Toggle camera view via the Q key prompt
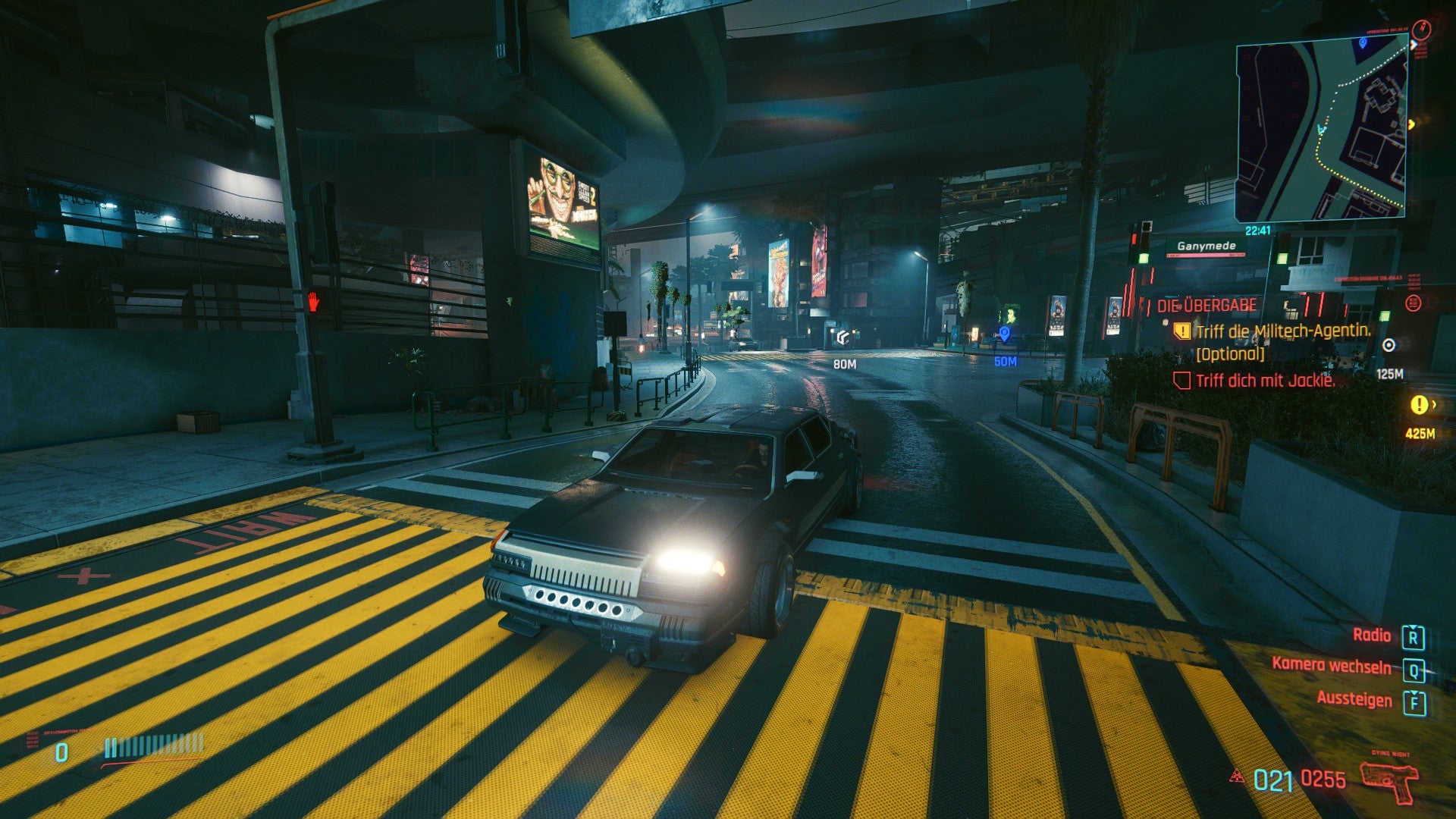 1414,670
